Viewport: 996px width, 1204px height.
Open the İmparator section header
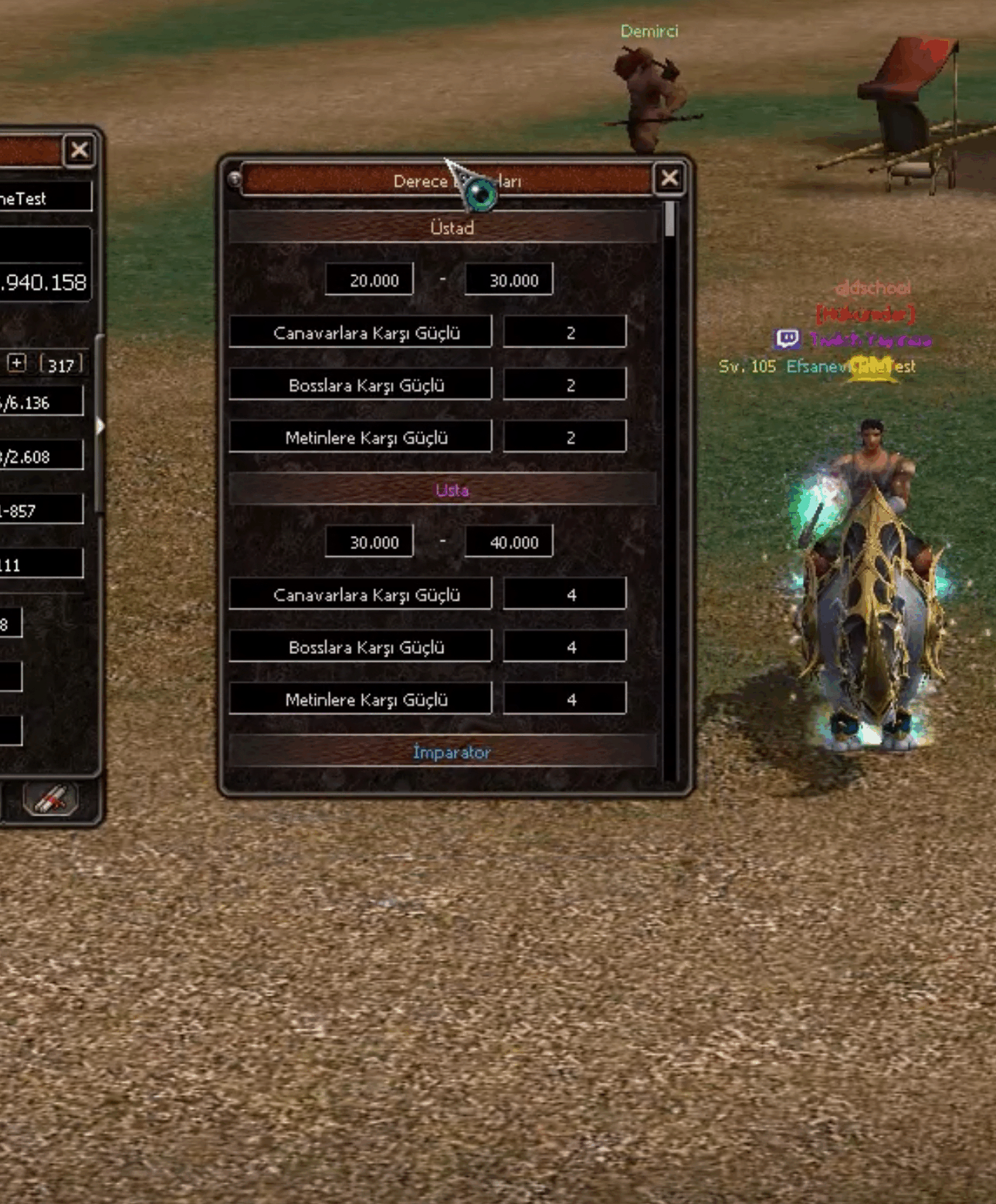pos(452,751)
